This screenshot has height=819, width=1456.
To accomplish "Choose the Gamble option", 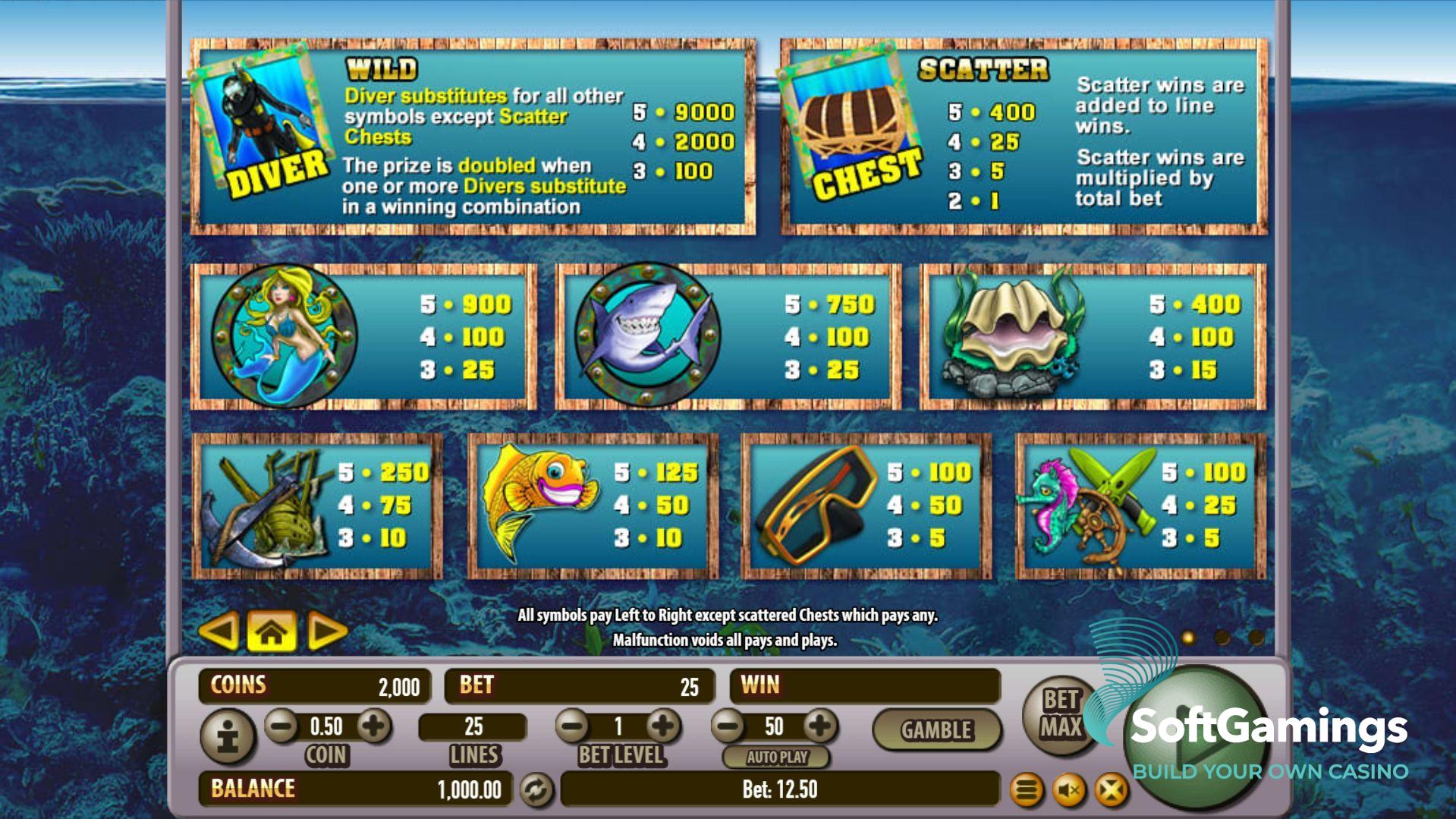I will [936, 729].
